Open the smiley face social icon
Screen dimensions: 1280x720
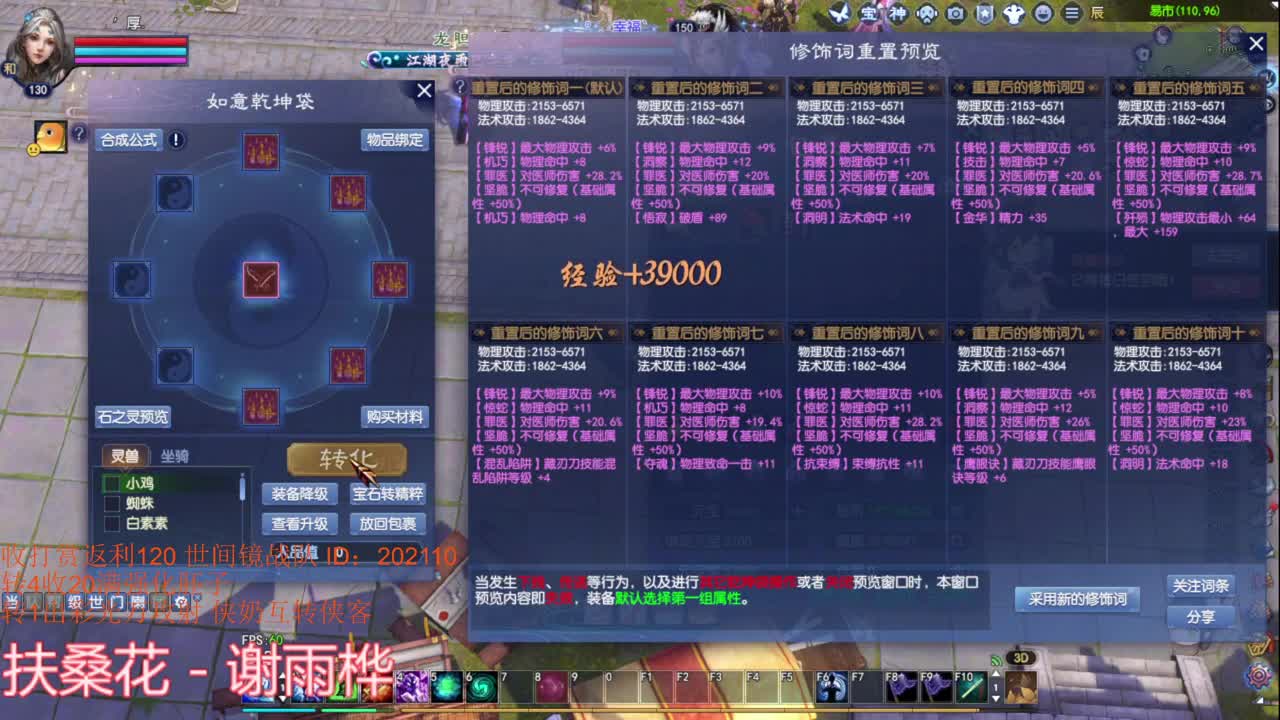tap(1044, 11)
